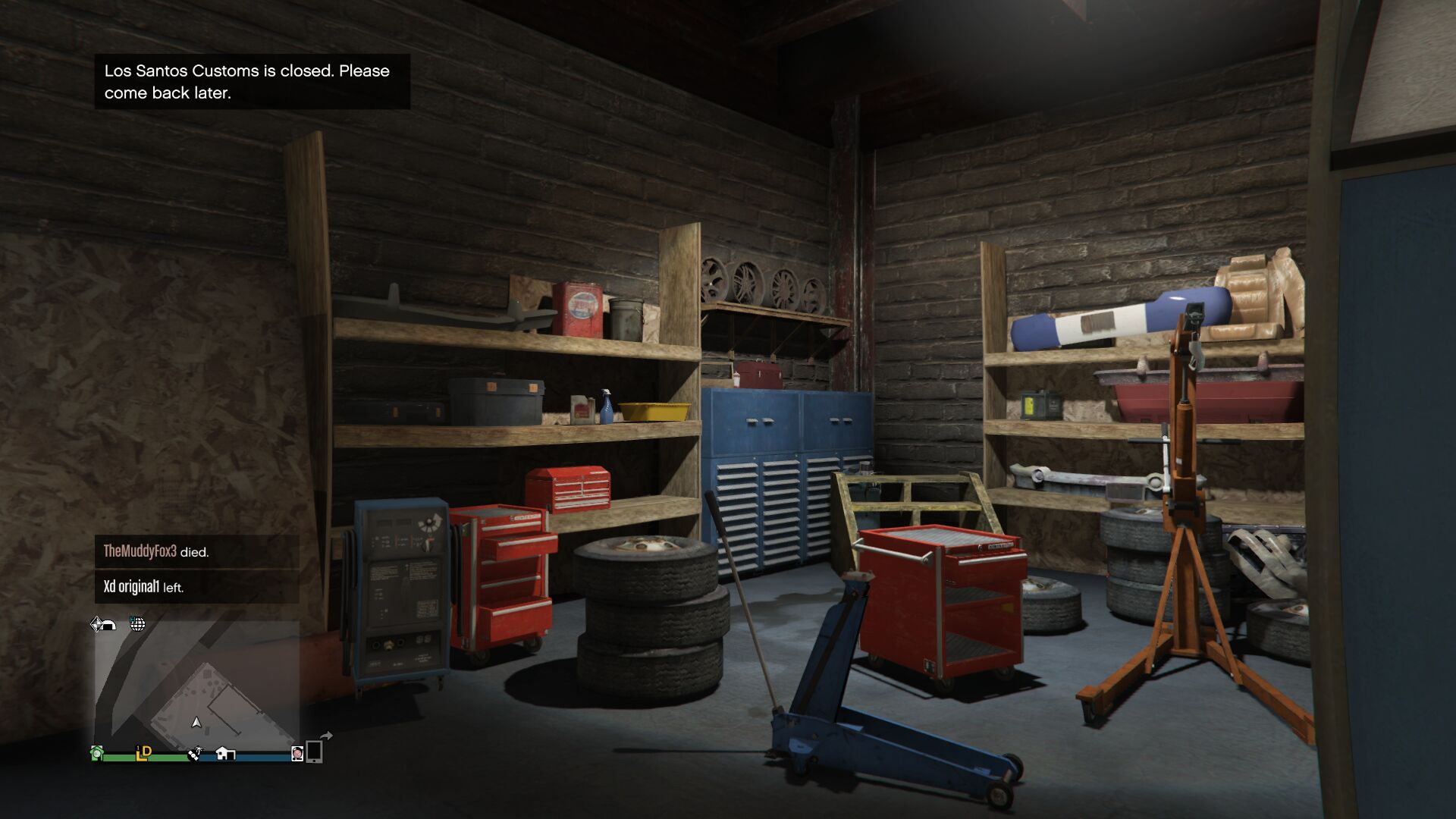The width and height of the screenshot is (1456, 819).
Task: Click the TheMuddyFox3 died feed entry
Action: coord(196,551)
